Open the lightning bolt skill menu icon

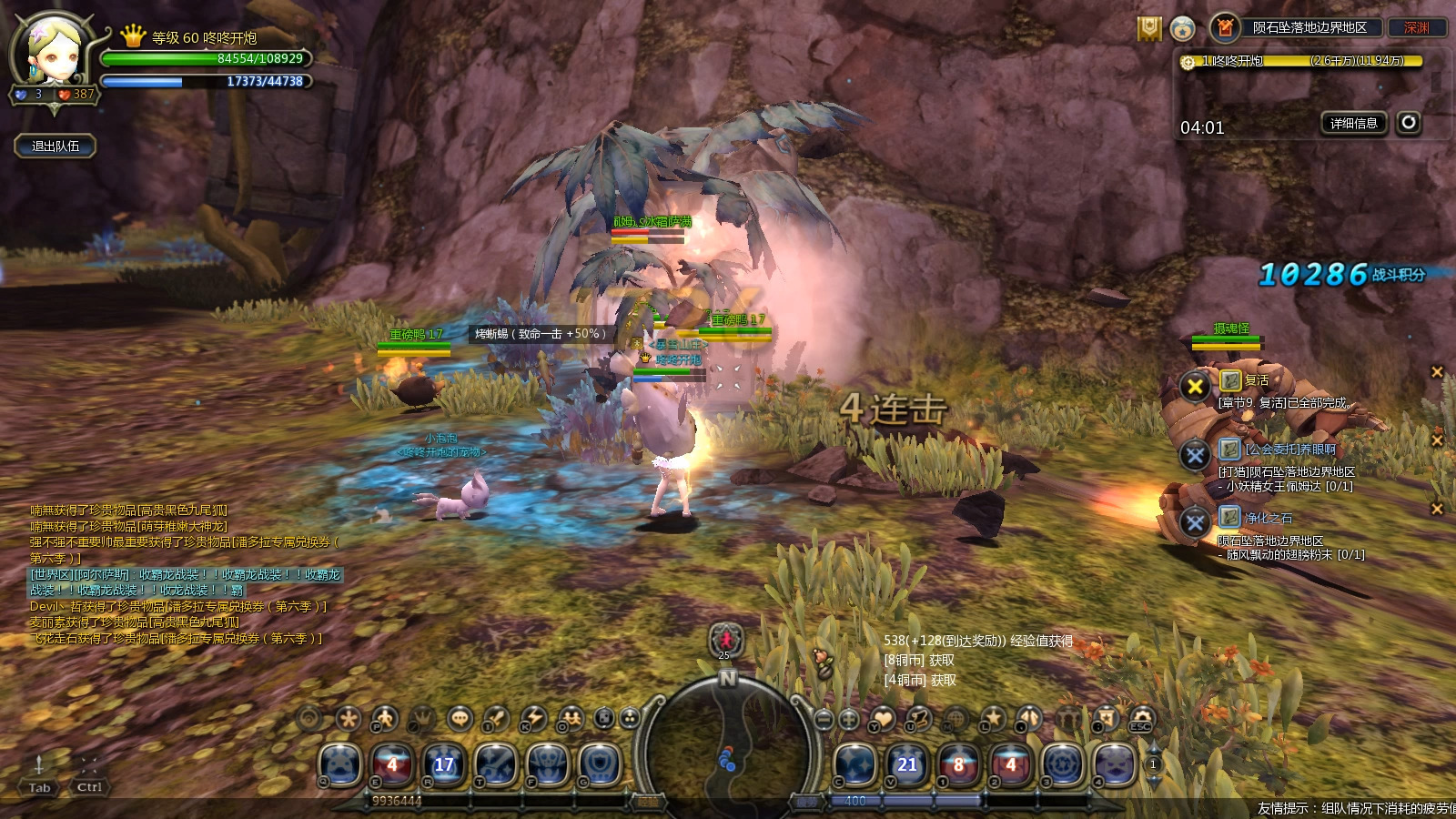(x=533, y=719)
